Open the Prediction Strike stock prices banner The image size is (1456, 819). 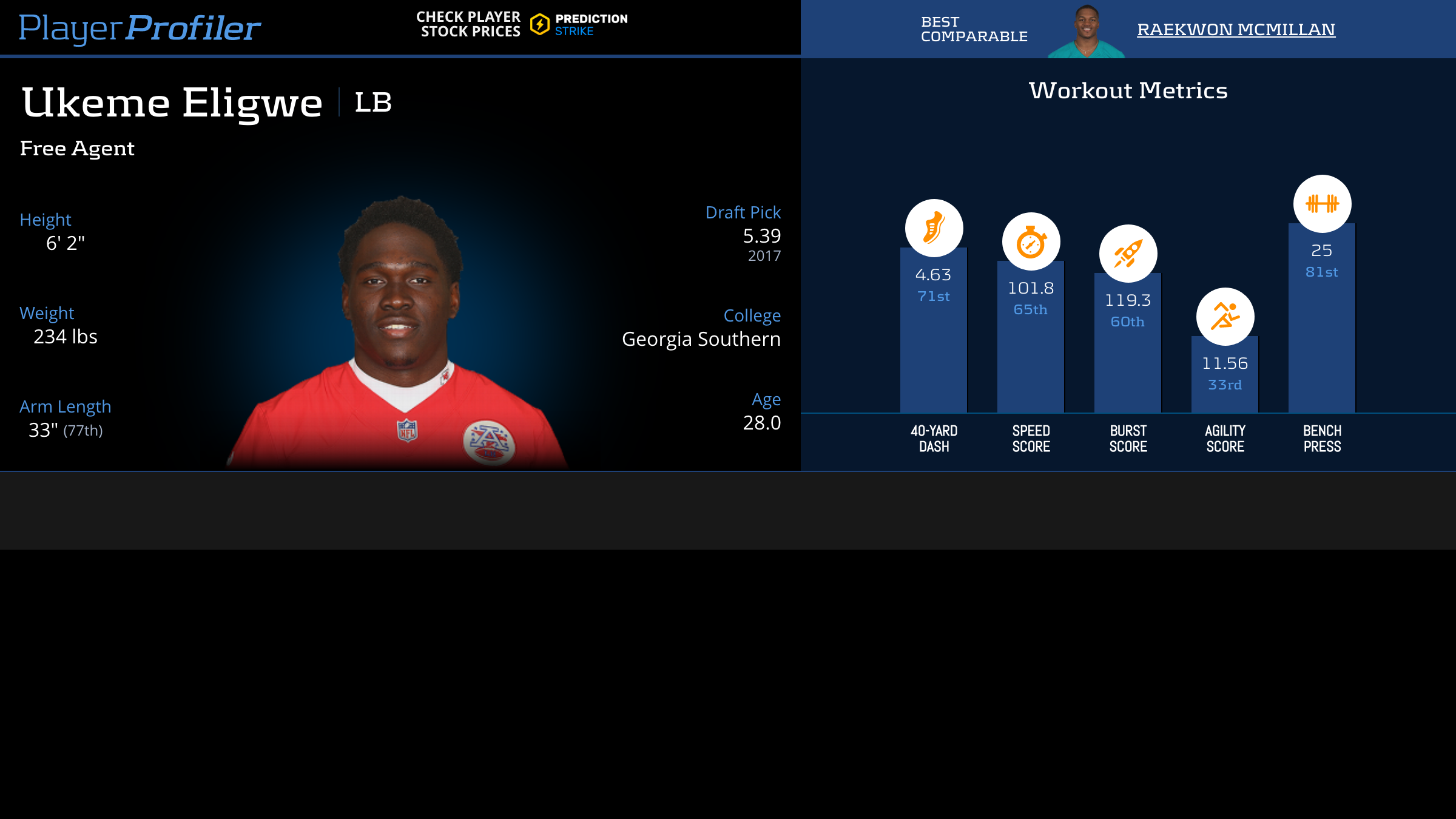pyautogui.click(x=522, y=25)
